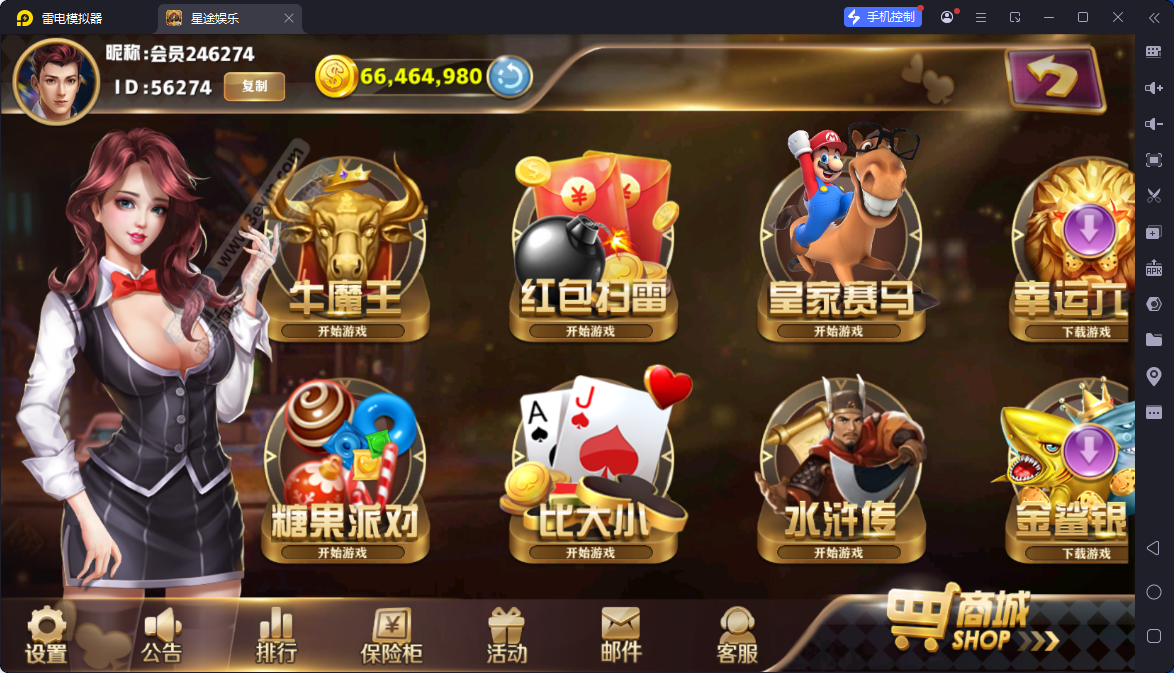Open 设置 settings gear
Screen dimensions: 1174x673
46,636
